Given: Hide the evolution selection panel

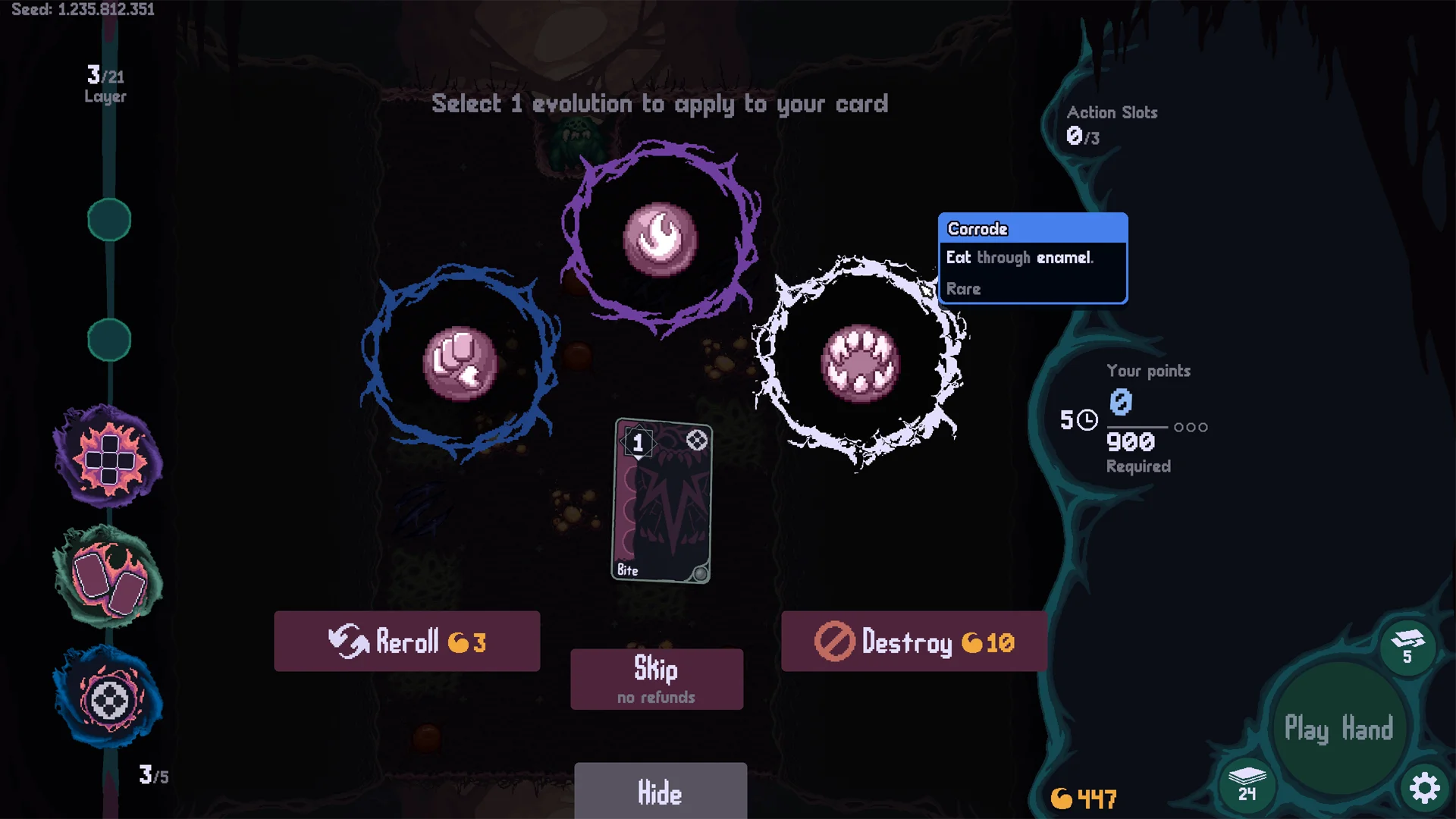Looking at the screenshot, I should coord(660,792).
